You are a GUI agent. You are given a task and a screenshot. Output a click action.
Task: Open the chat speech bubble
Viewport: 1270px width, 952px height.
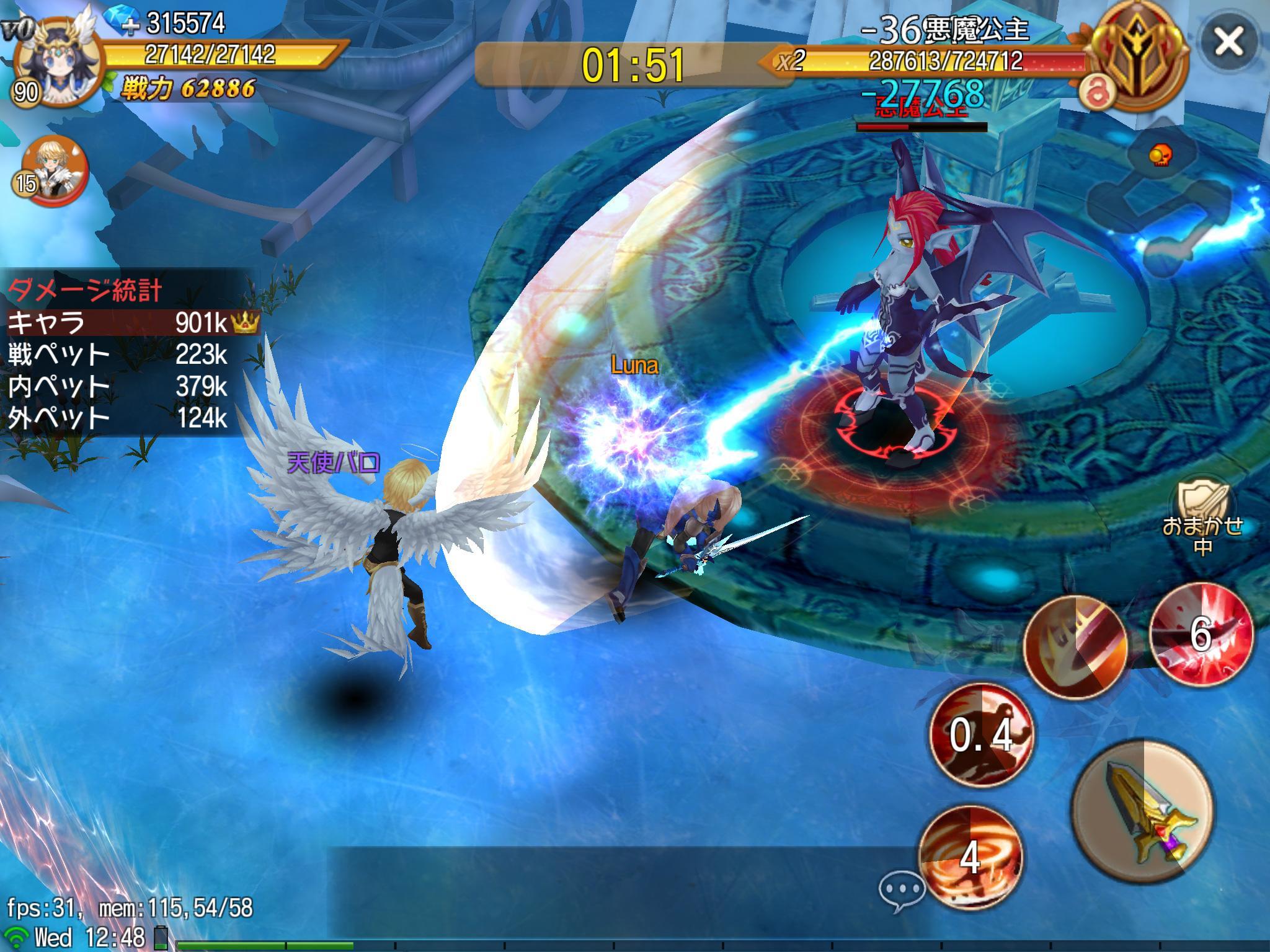click(901, 891)
